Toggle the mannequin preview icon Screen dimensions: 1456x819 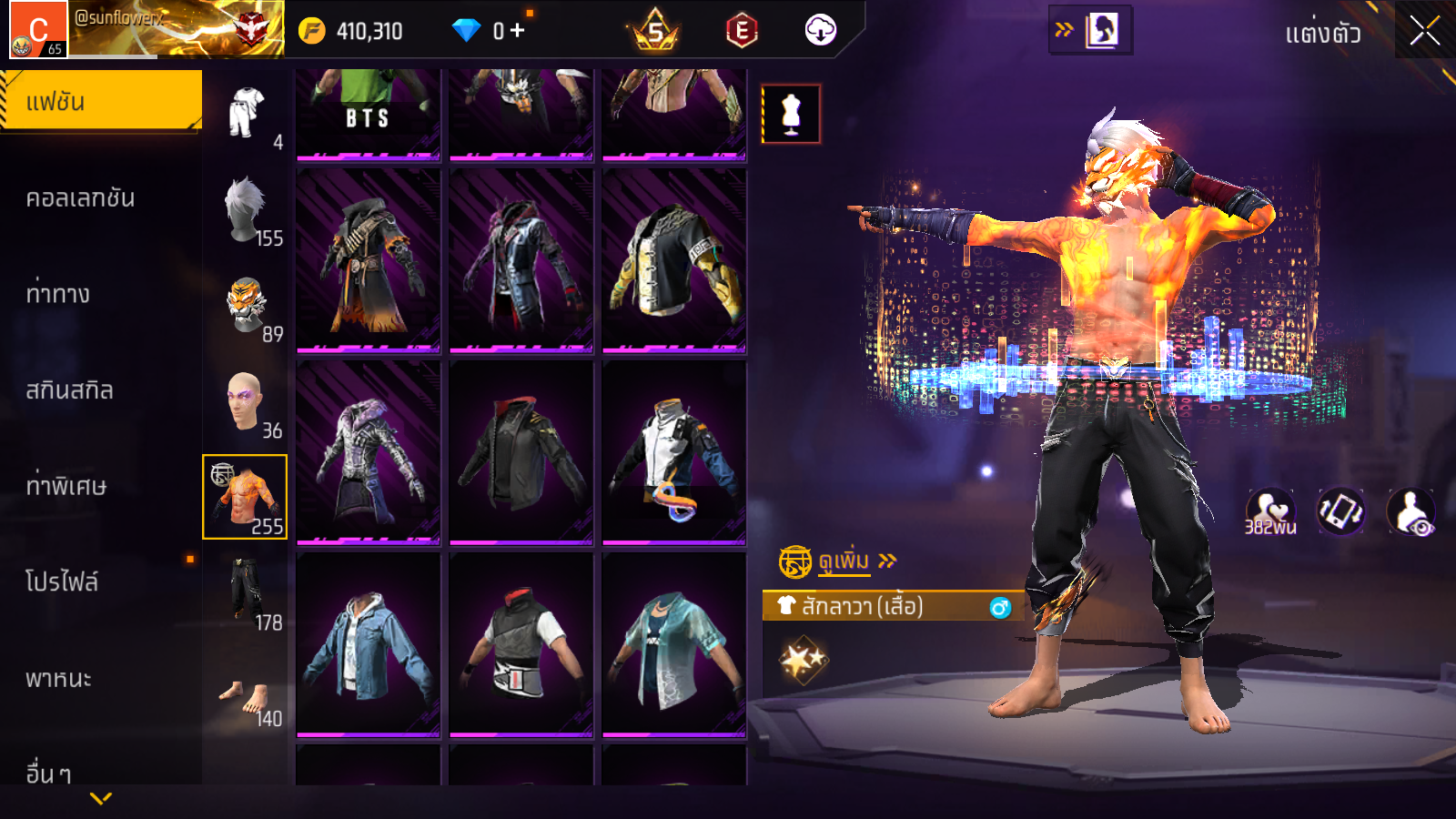point(791,114)
